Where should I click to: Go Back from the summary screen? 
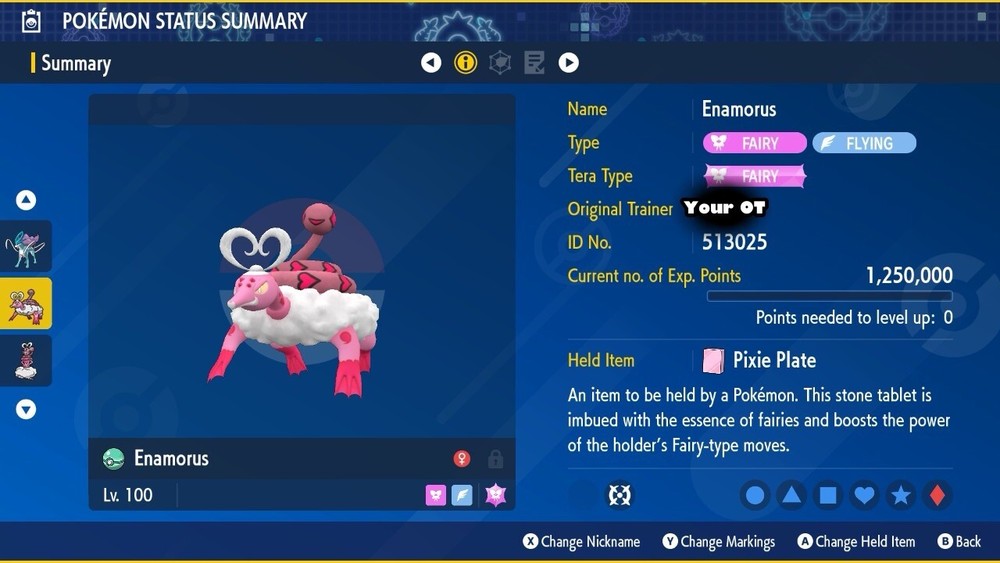[959, 542]
